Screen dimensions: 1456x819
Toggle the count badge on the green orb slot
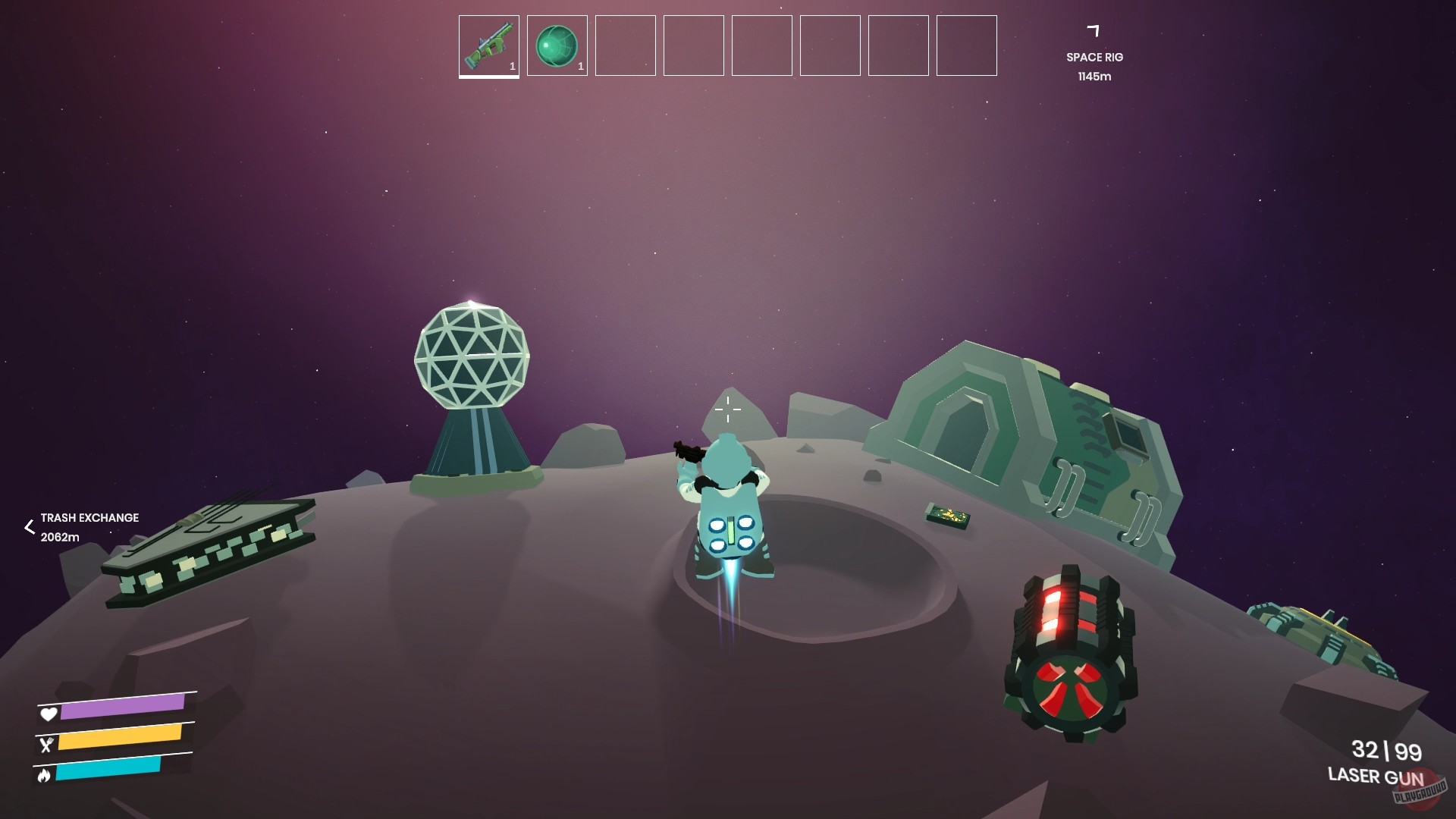[580, 66]
